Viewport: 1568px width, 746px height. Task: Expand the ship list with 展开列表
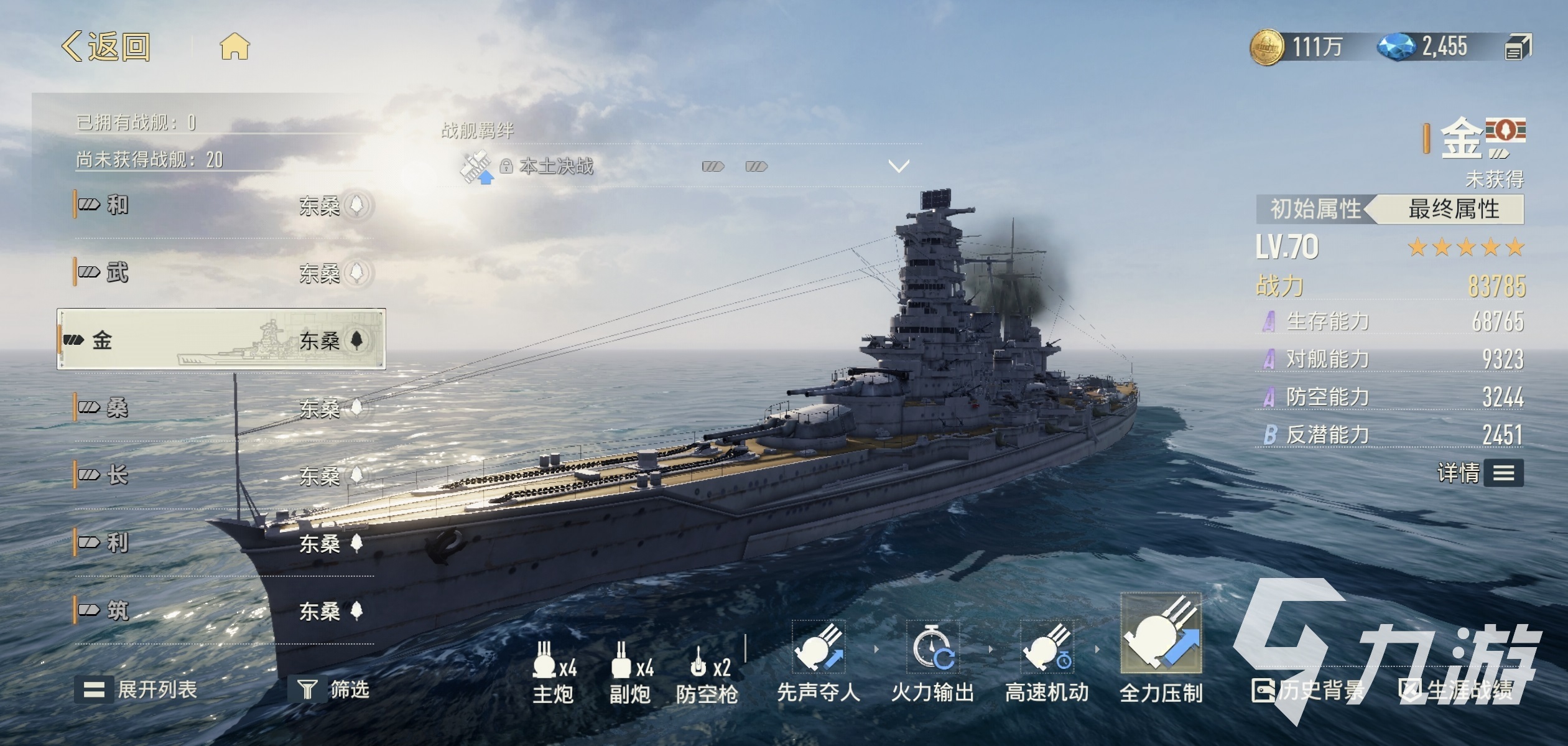tap(136, 689)
